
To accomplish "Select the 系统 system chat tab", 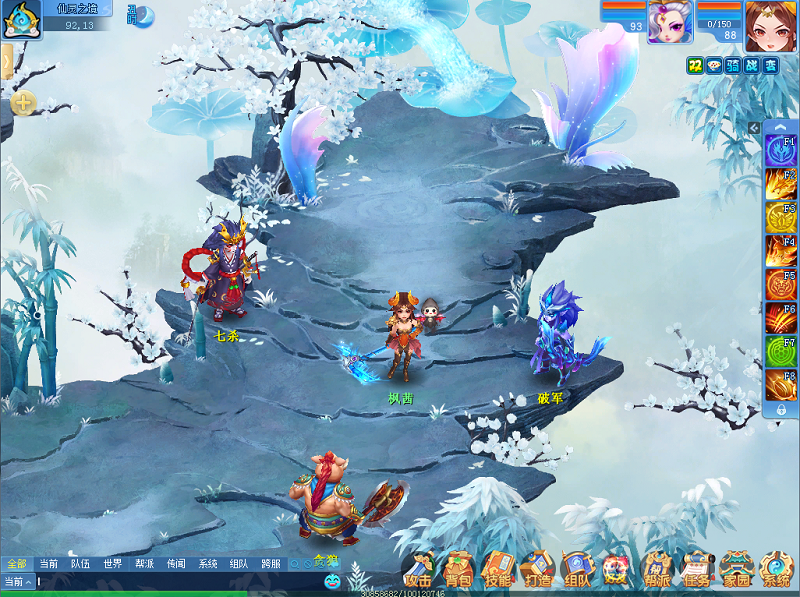I will (x=207, y=564).
